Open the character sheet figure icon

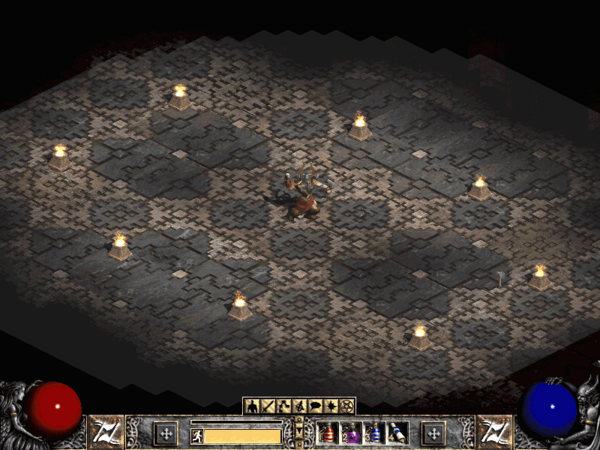(251, 406)
